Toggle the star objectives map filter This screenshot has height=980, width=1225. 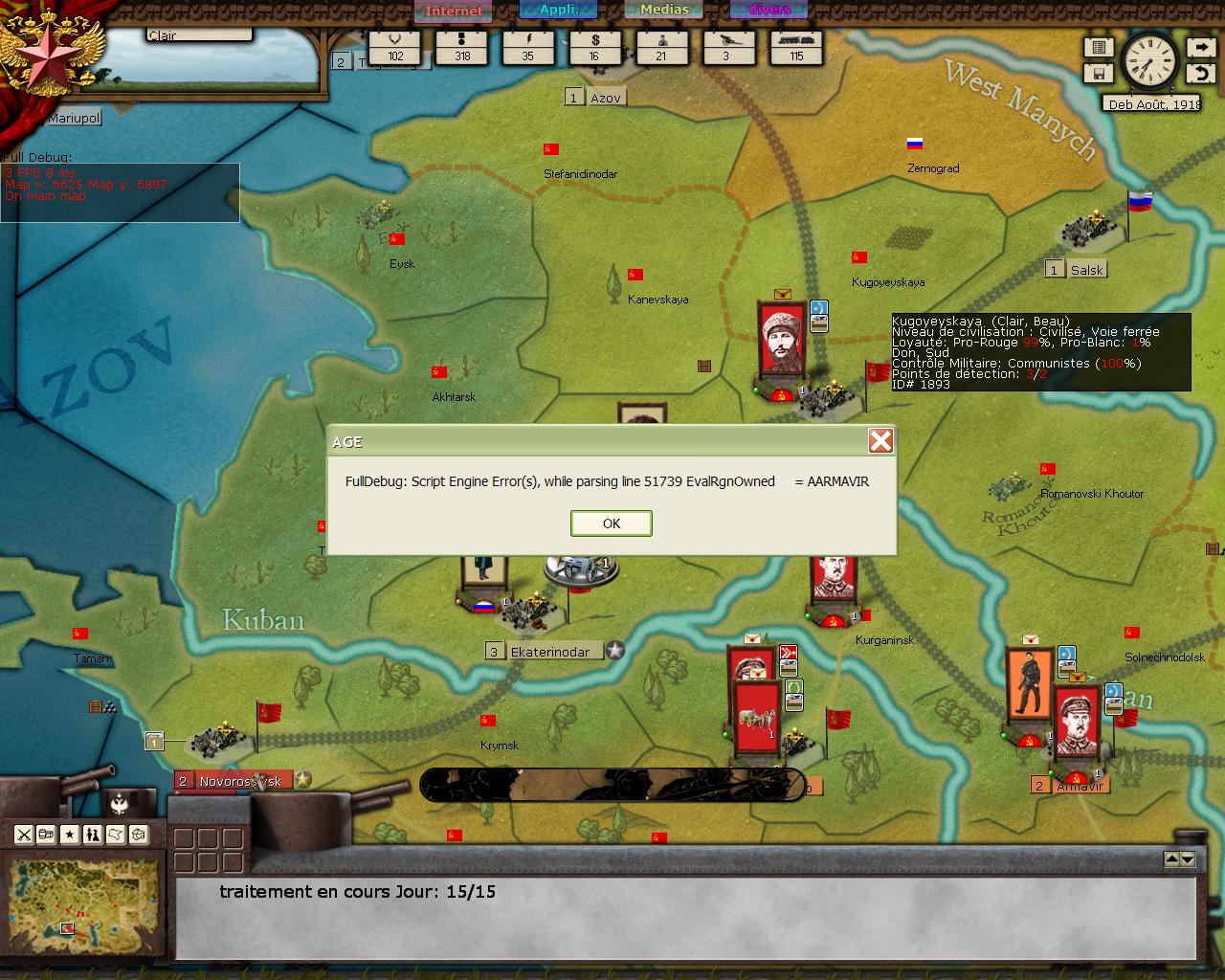(x=70, y=835)
